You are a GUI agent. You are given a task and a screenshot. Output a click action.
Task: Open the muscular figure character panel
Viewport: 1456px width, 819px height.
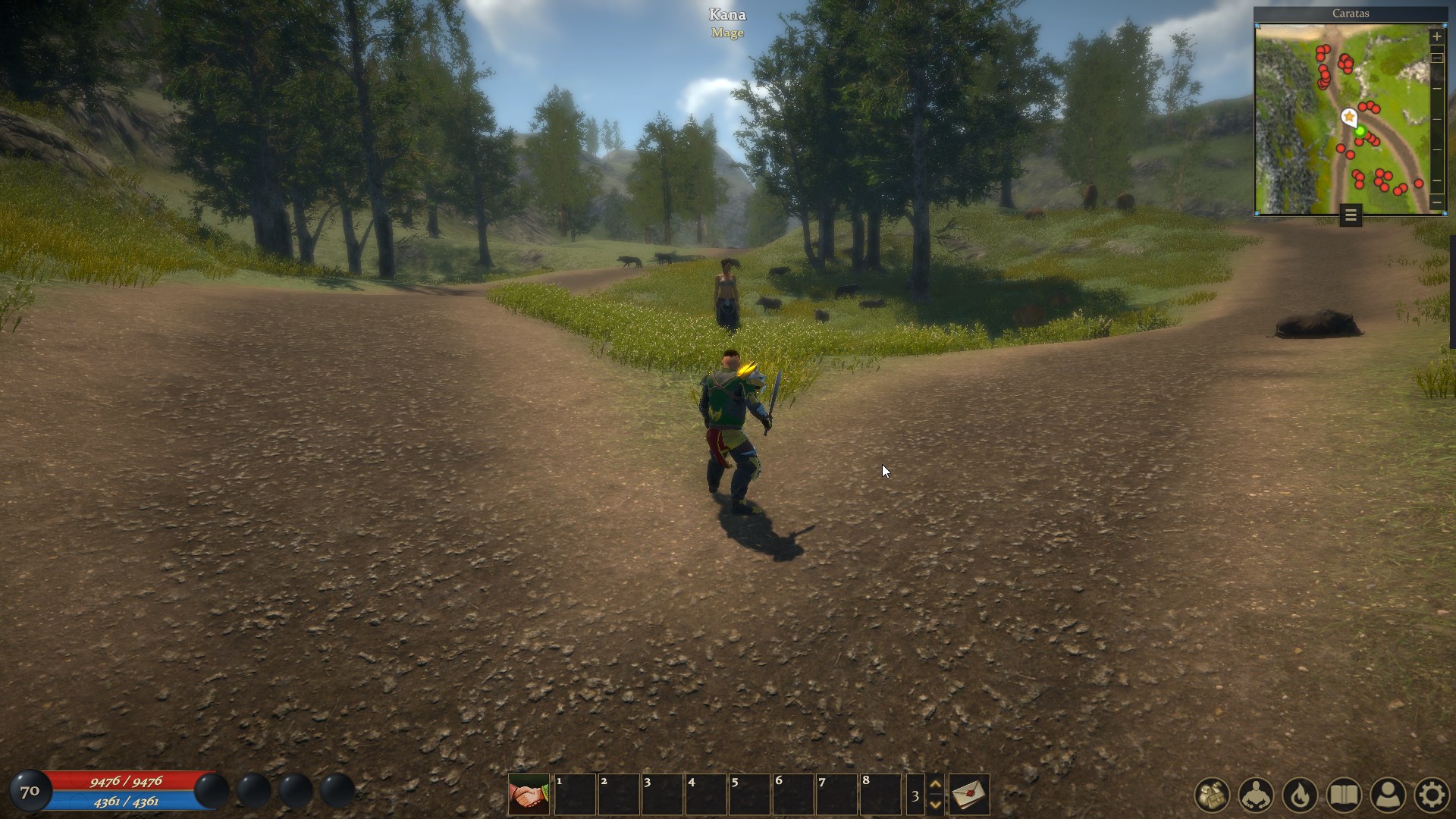[x=1256, y=795]
